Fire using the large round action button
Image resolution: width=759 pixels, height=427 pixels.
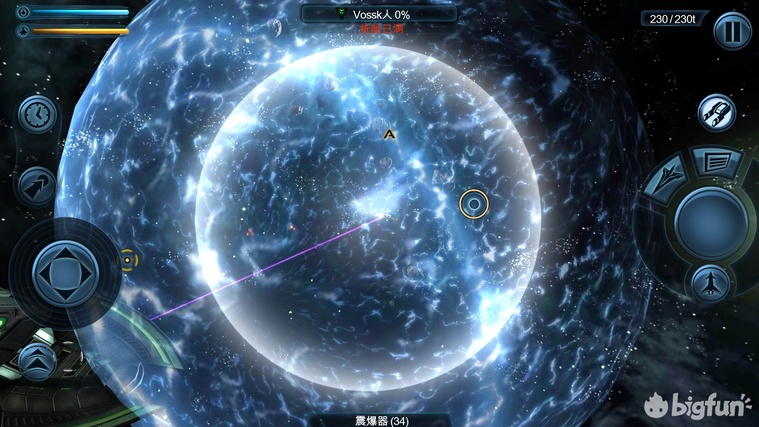click(710, 222)
